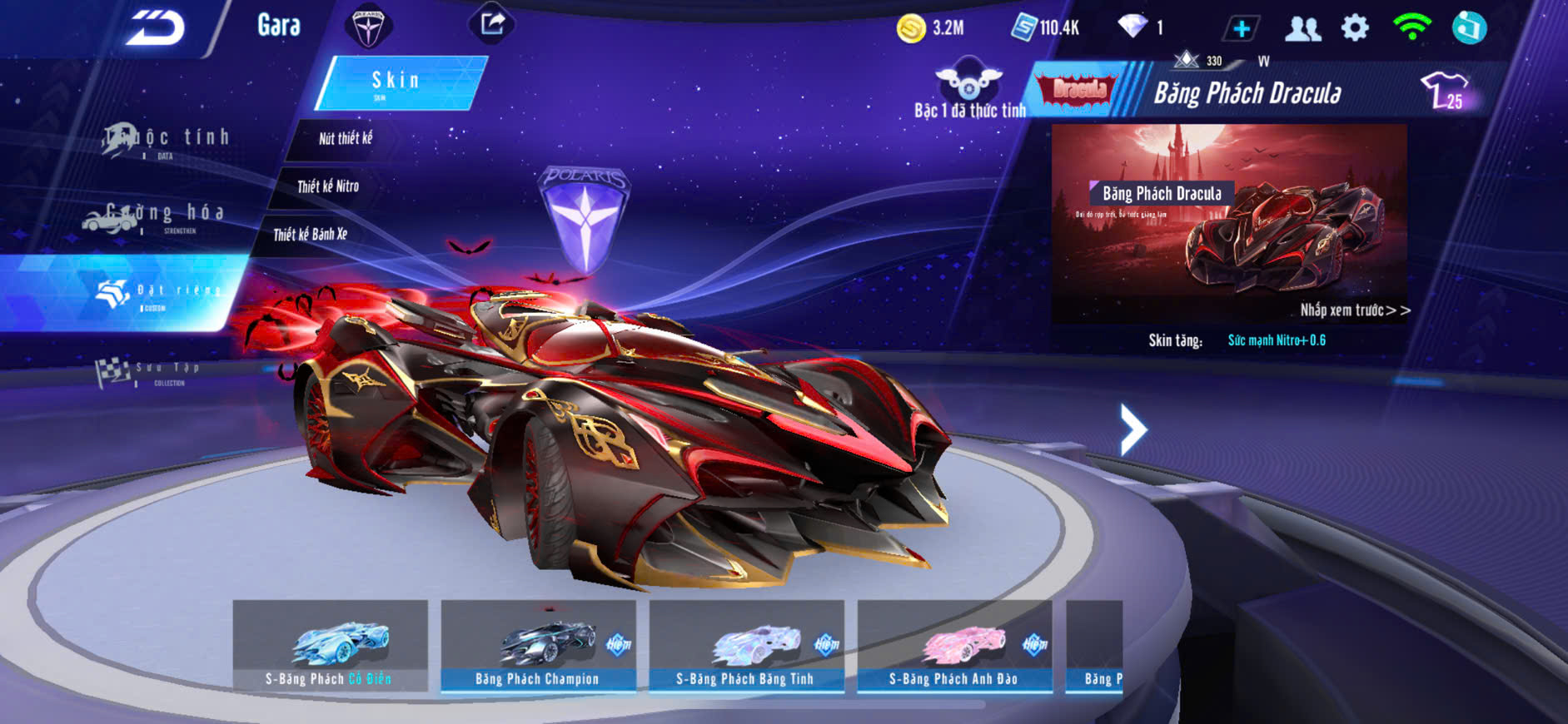Add currency with the plus button
The width and height of the screenshot is (1568, 724).
[x=1241, y=29]
